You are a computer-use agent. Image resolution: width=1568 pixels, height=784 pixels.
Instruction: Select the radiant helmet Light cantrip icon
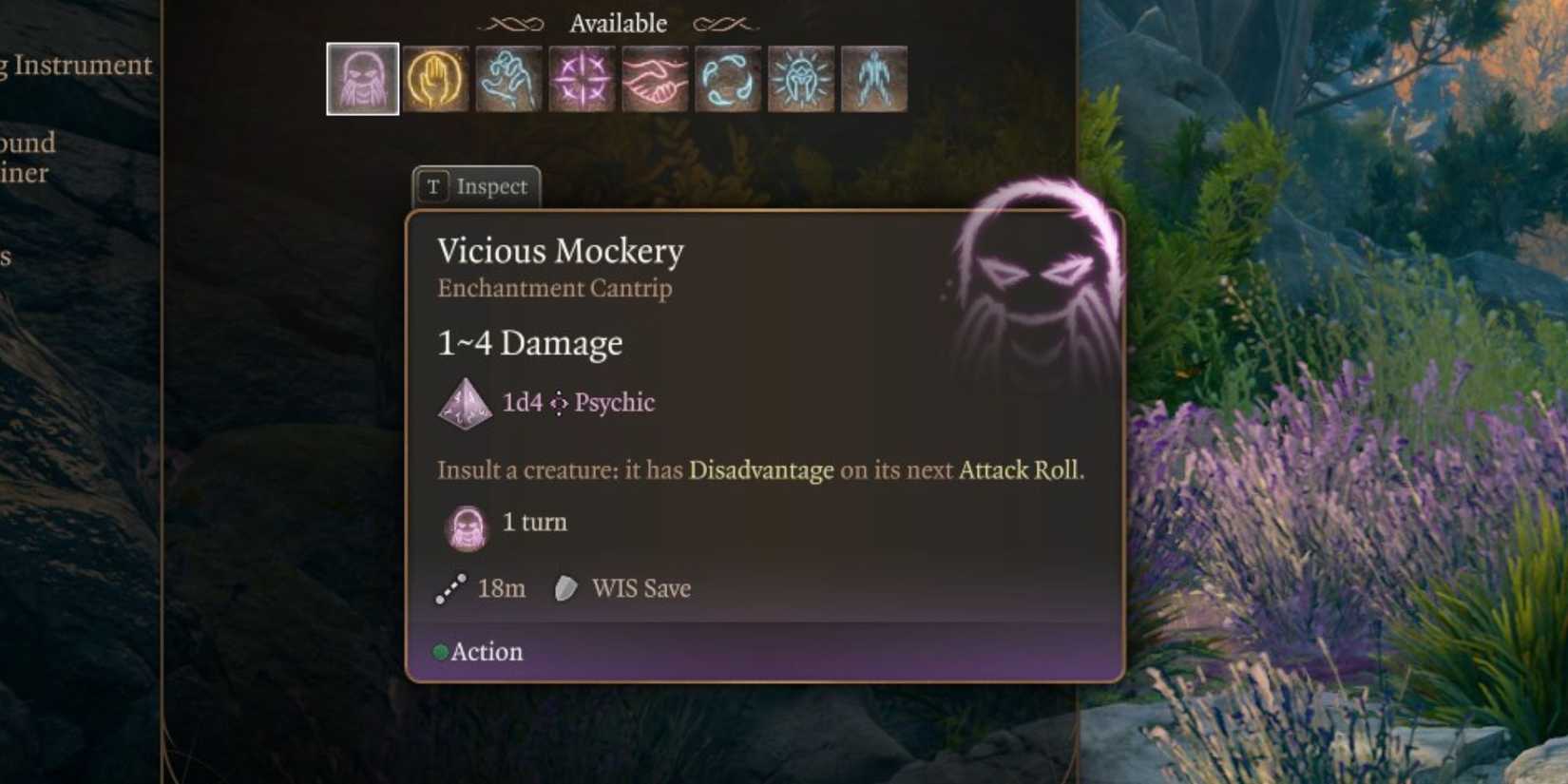tap(801, 80)
